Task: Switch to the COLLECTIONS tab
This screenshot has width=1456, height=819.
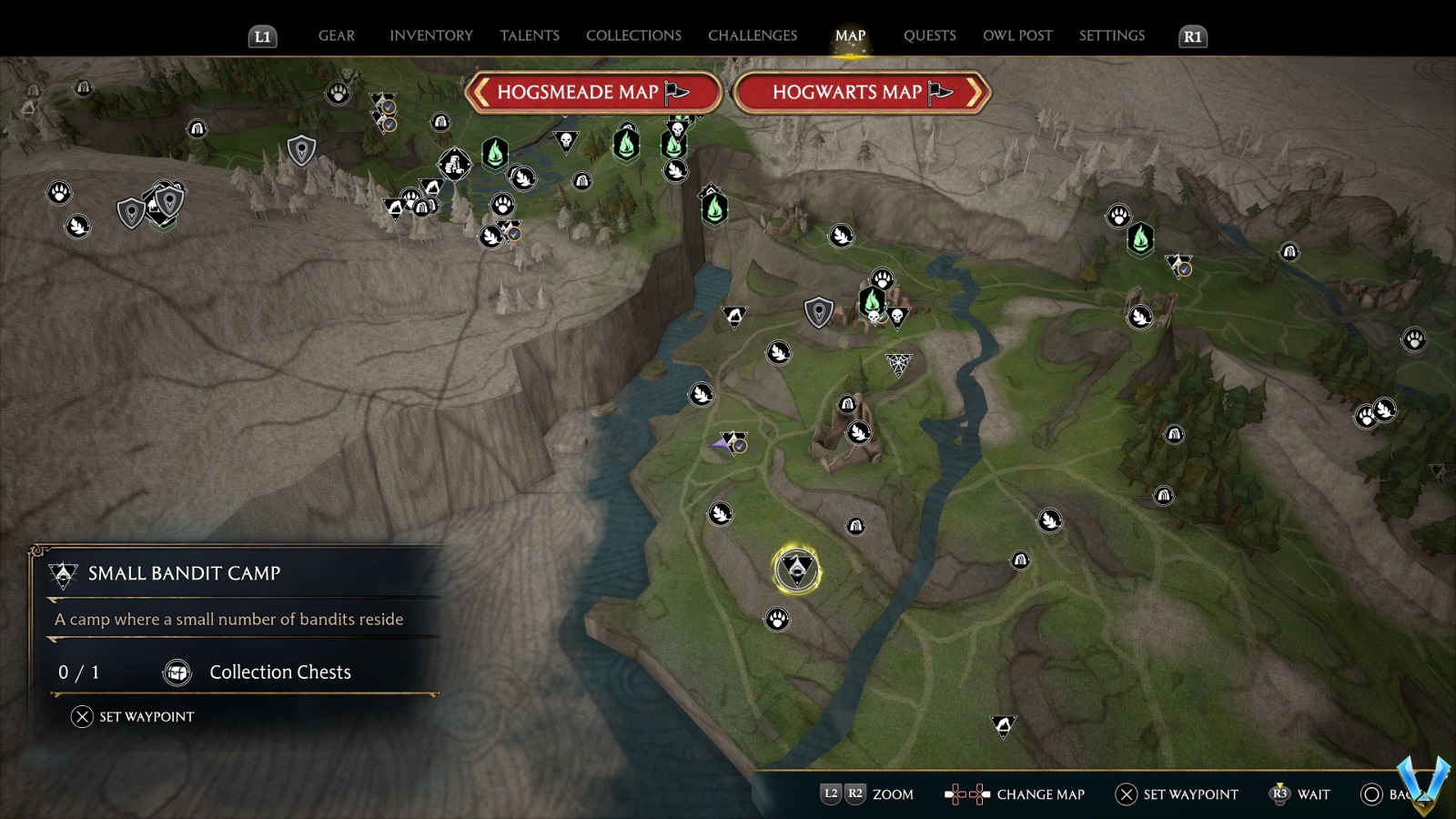Action: [632, 35]
